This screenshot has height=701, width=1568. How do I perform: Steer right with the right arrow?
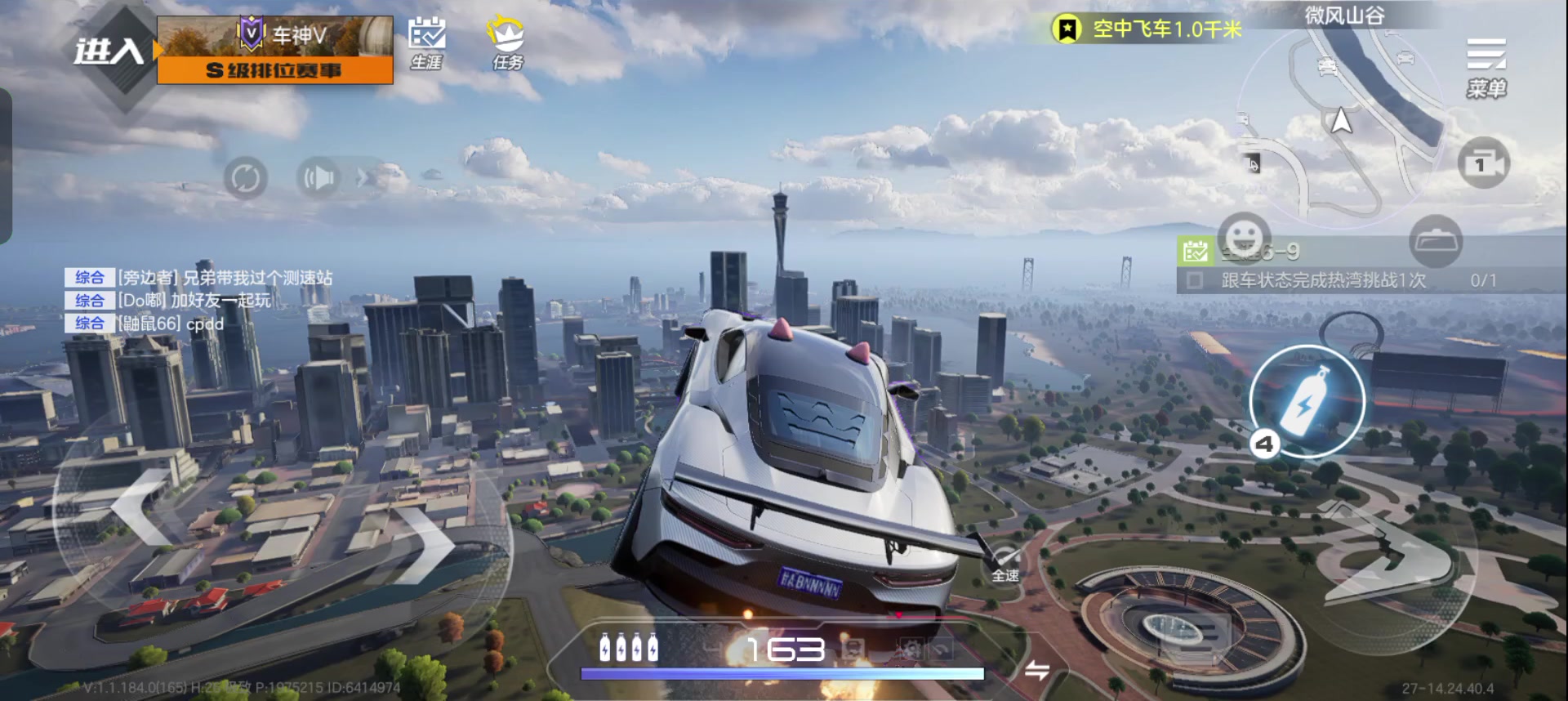pyautogui.click(x=422, y=543)
